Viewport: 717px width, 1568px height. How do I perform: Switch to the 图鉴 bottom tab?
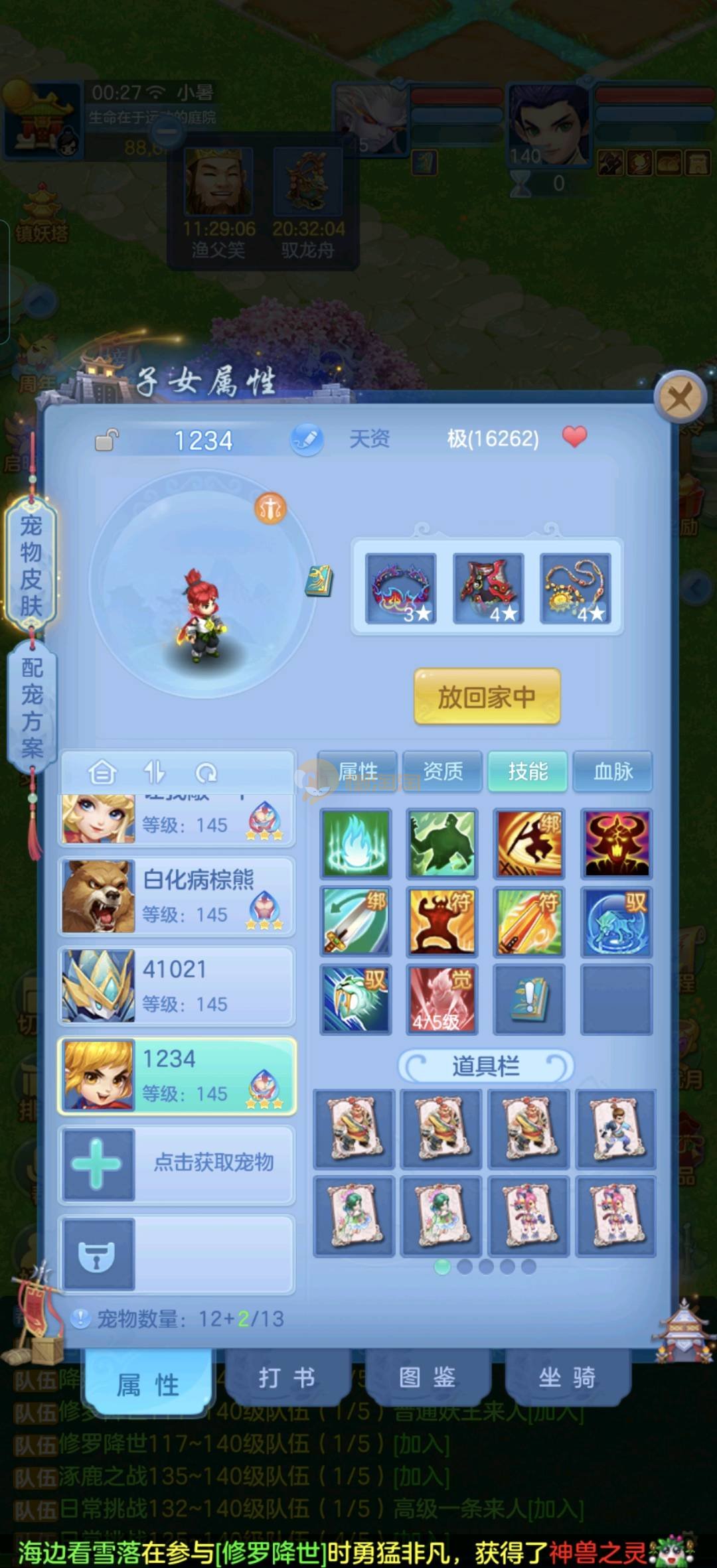(427, 1378)
